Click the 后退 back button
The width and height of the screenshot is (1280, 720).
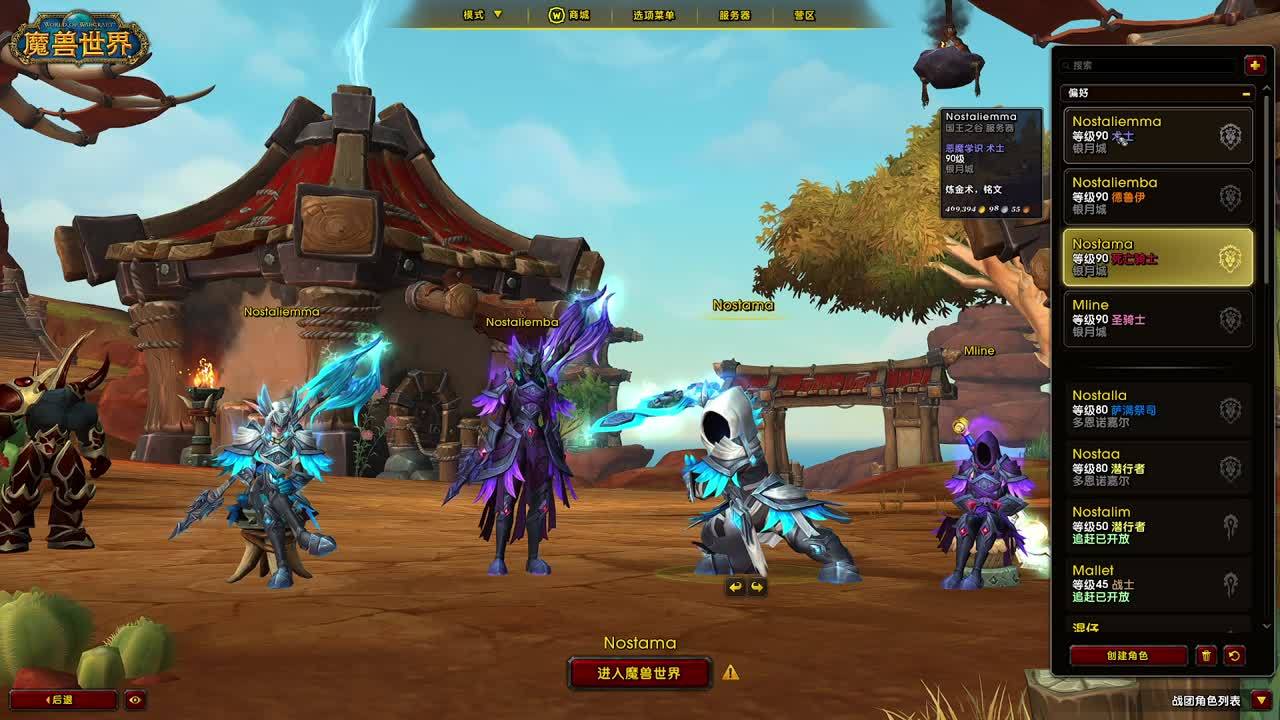click(63, 700)
